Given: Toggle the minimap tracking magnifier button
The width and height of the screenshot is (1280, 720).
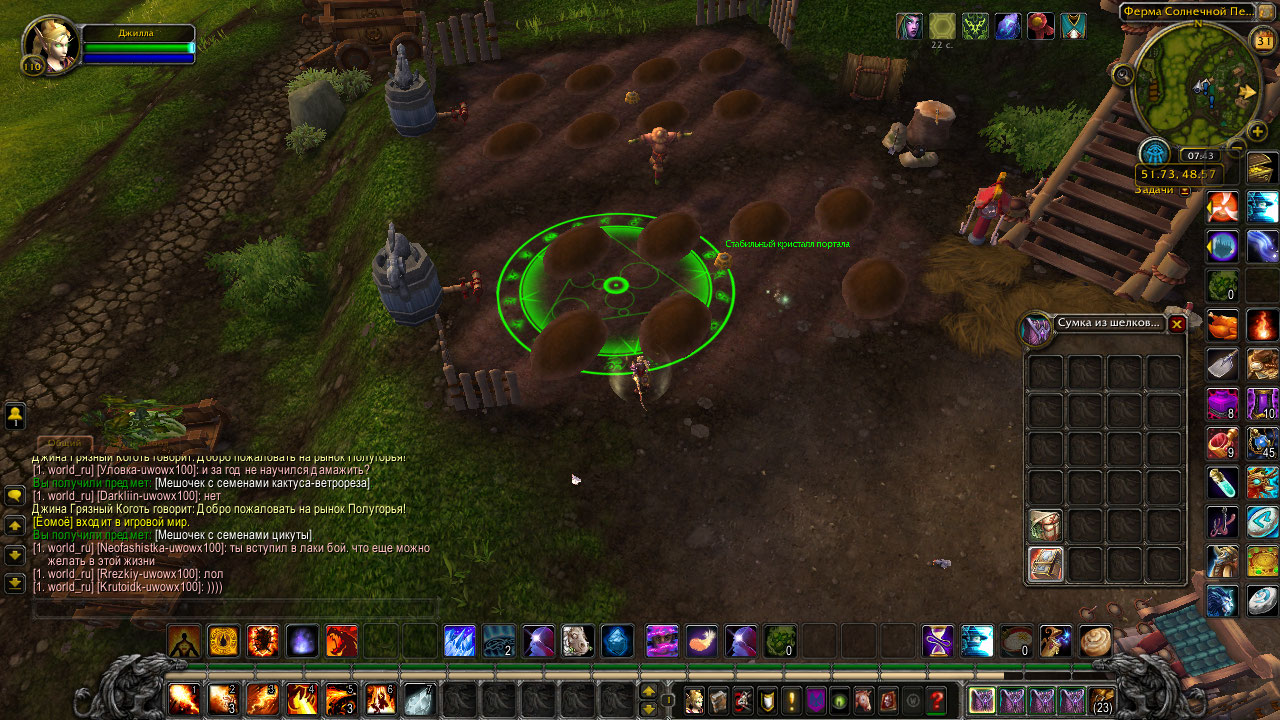Looking at the screenshot, I should (1123, 74).
